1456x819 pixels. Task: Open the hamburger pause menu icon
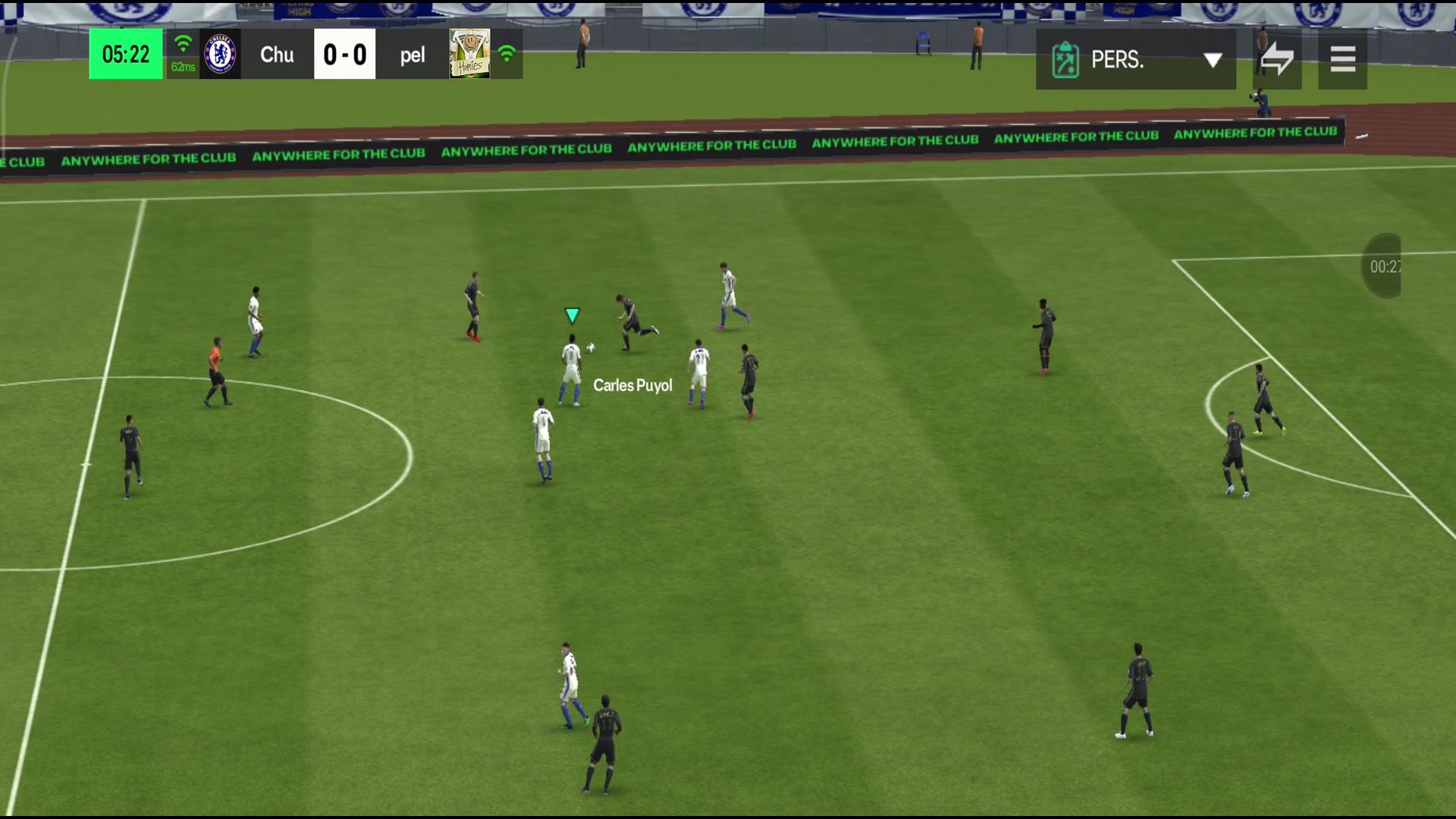click(1342, 59)
